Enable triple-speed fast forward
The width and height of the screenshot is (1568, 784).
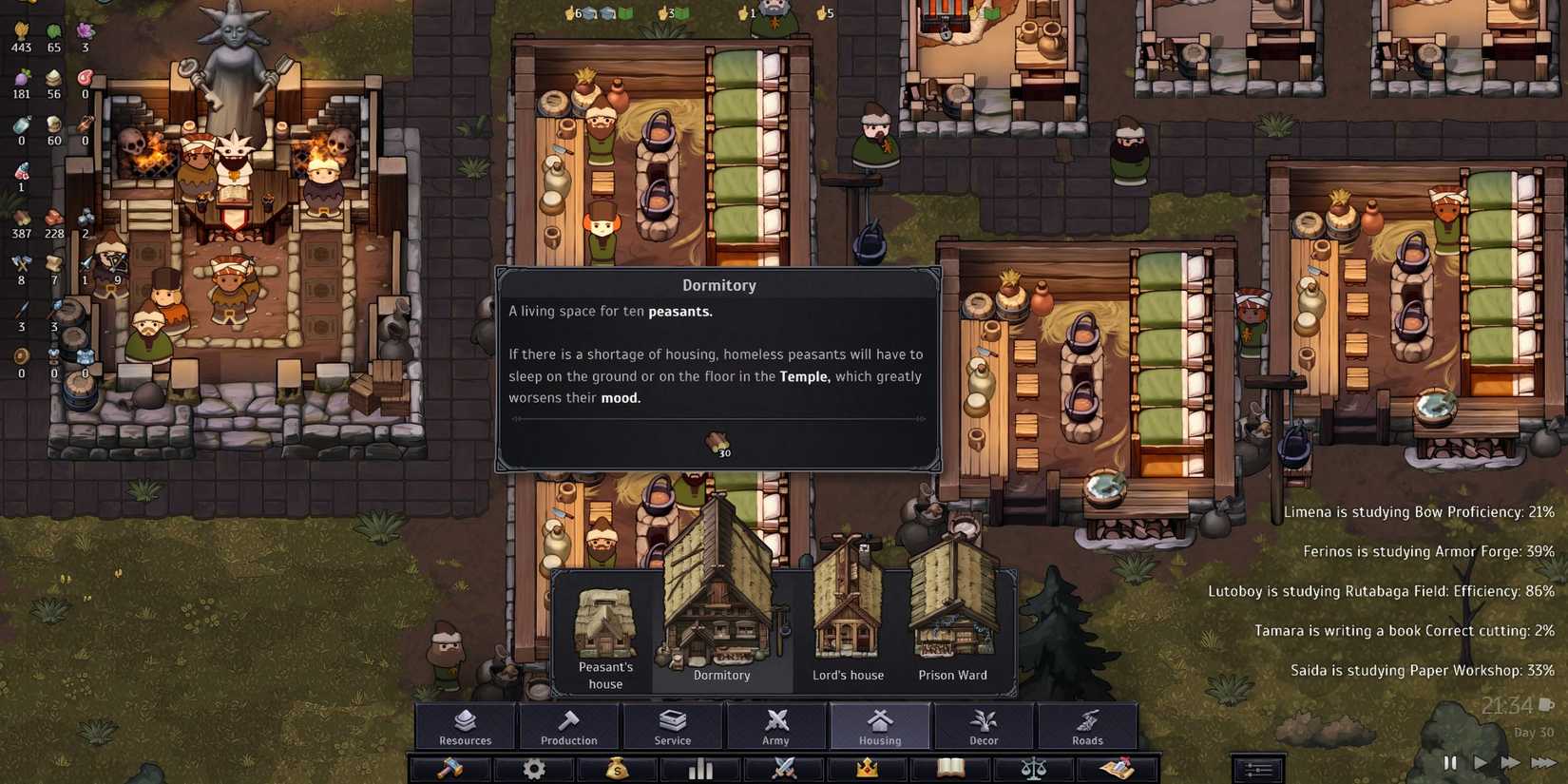[x=1544, y=762]
